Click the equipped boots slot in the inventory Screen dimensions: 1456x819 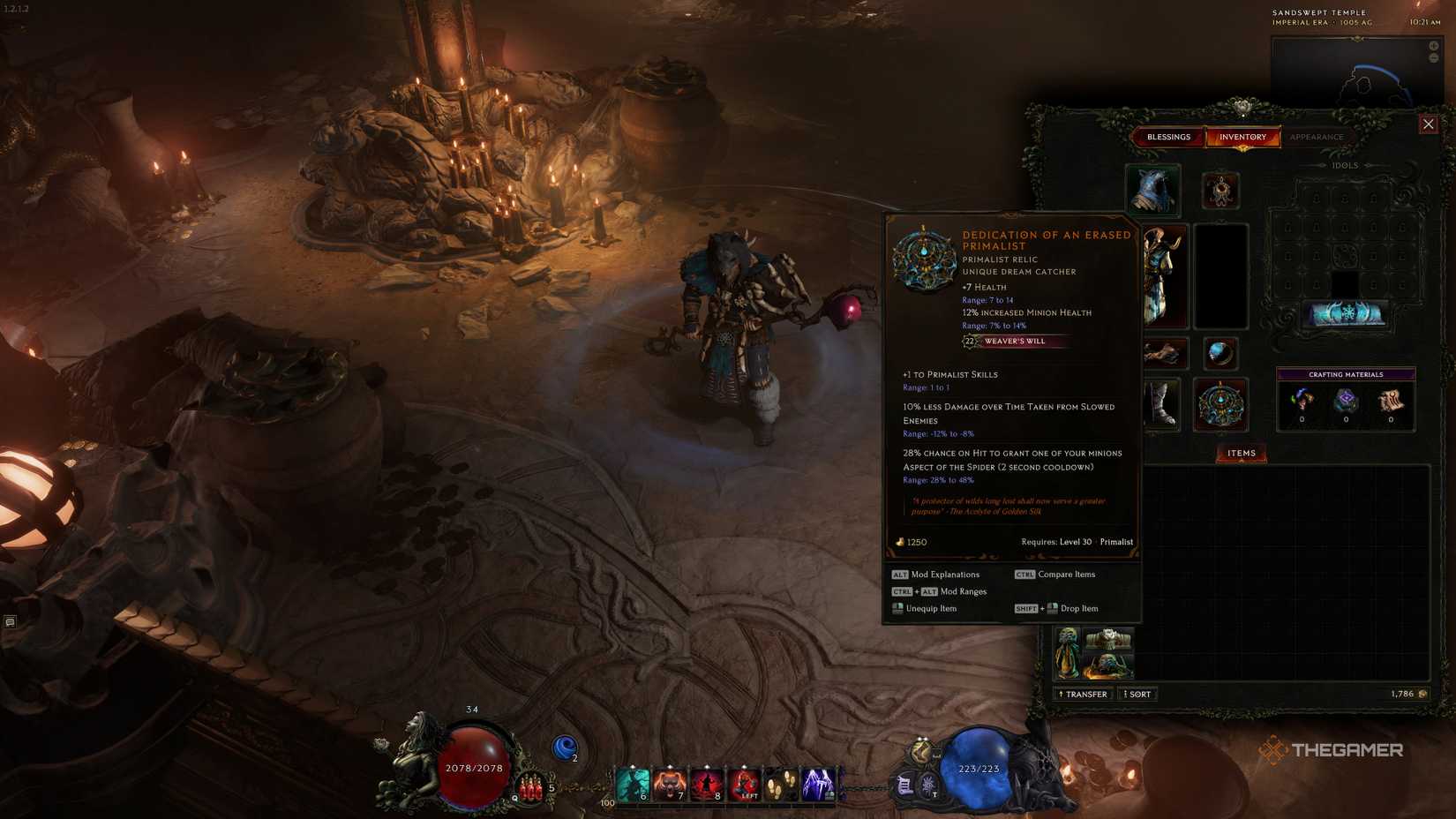pyautogui.click(x=1163, y=405)
